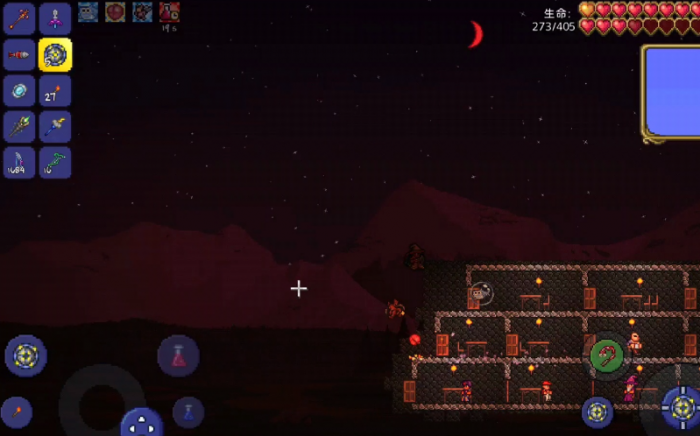Select the round mirror hotbar slot
Screen dimensions: 700x436
(x=19, y=91)
